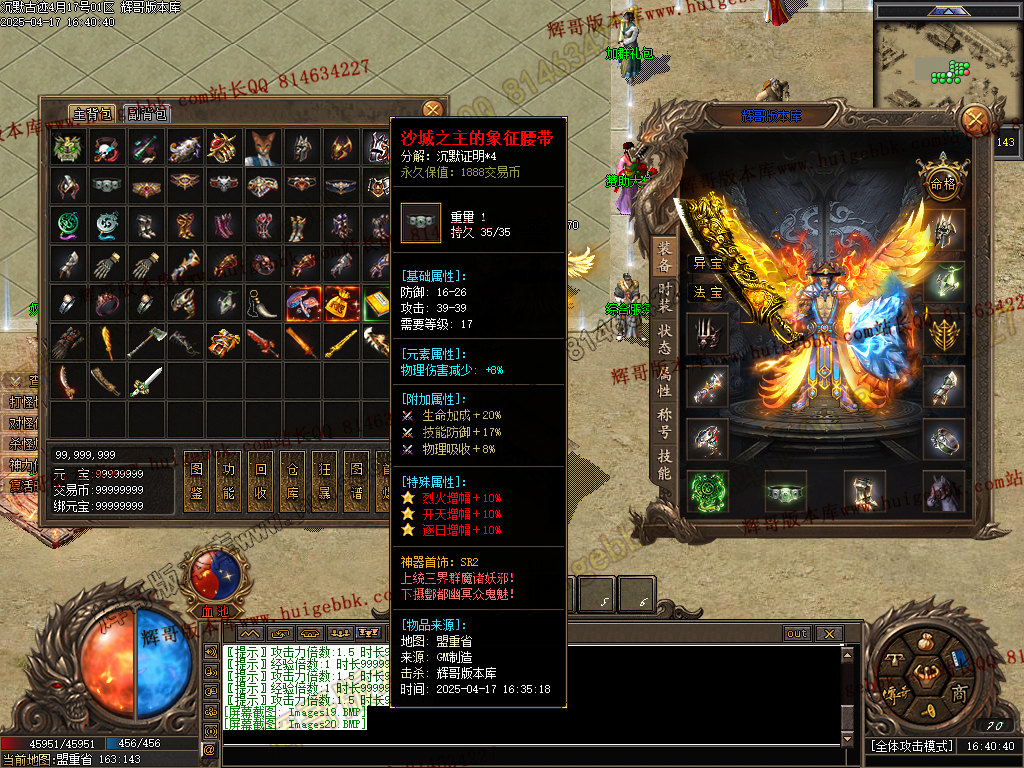Pick the yellow book item in backpack
The width and height of the screenshot is (1024, 768).
tap(377, 303)
